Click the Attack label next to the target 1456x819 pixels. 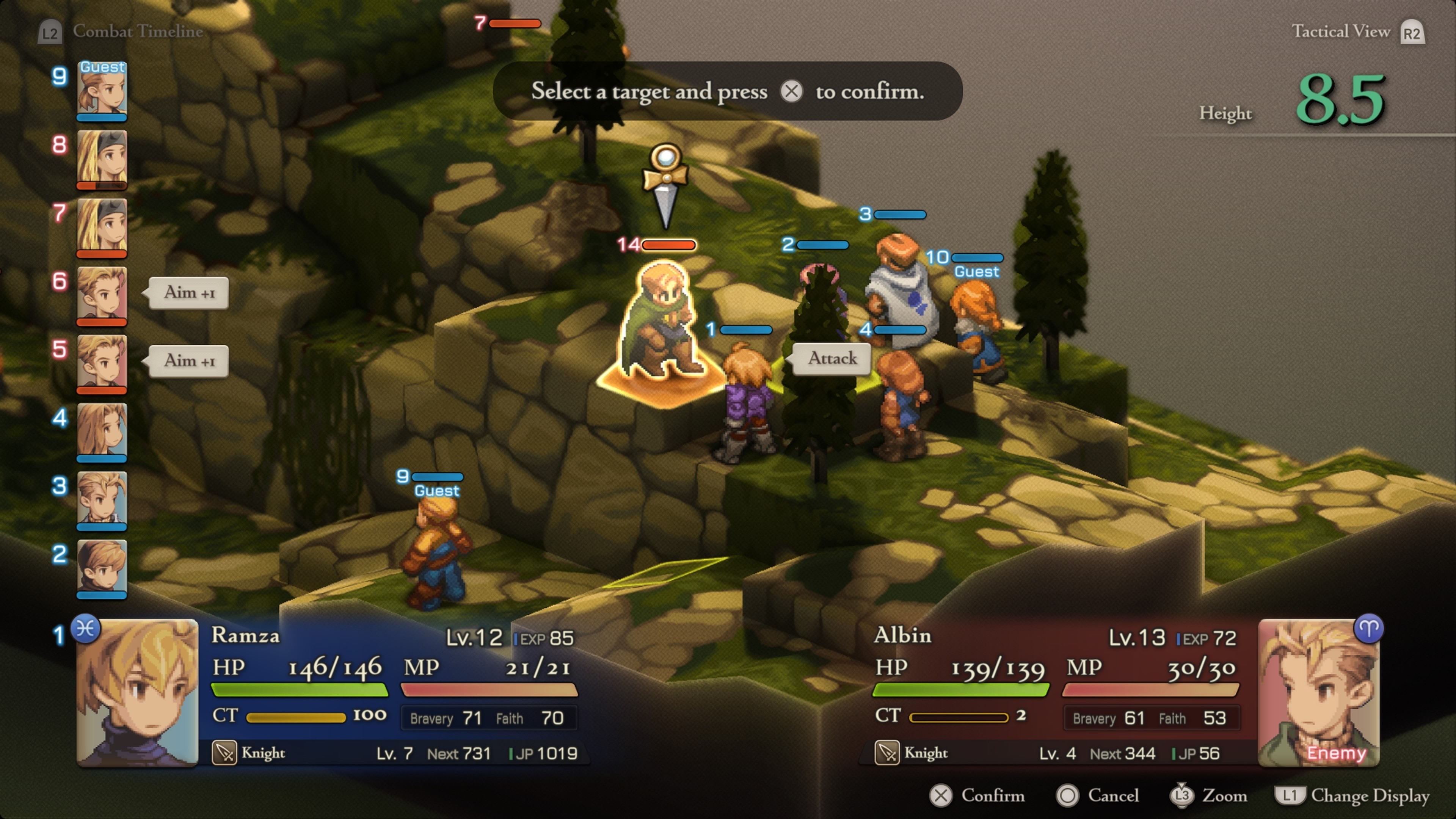pyautogui.click(x=832, y=358)
